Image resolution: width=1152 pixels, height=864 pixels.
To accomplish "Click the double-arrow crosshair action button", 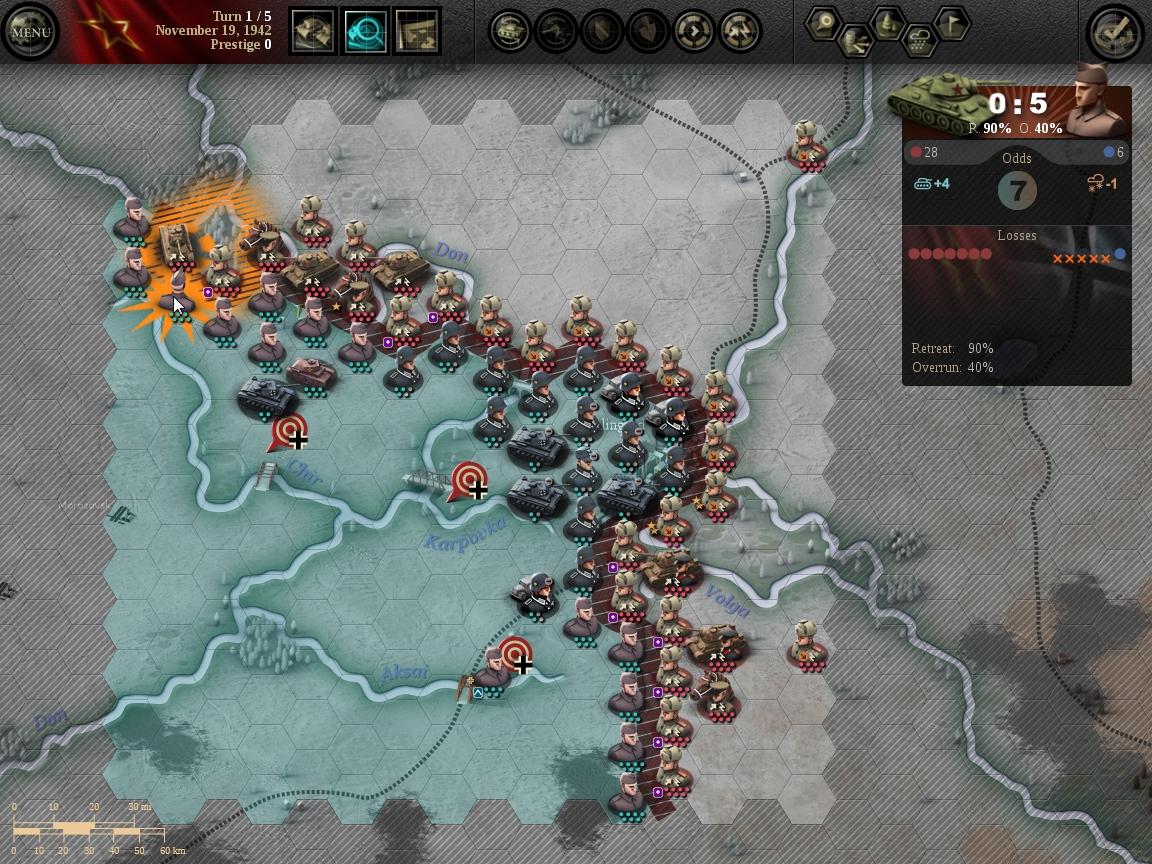I will (x=740, y=32).
